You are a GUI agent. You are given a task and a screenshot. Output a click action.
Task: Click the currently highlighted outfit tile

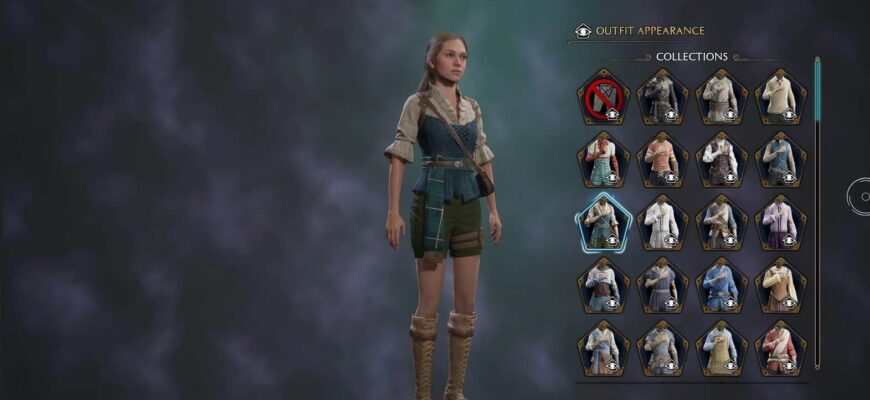pyautogui.click(x=603, y=222)
